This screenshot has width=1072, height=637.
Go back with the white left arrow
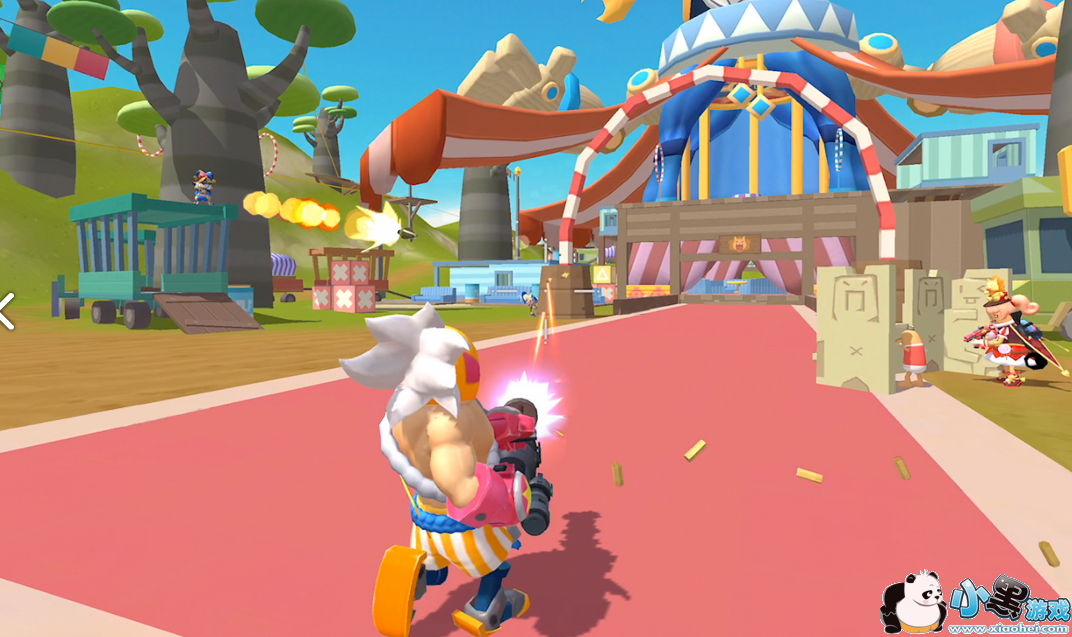tap(6, 311)
